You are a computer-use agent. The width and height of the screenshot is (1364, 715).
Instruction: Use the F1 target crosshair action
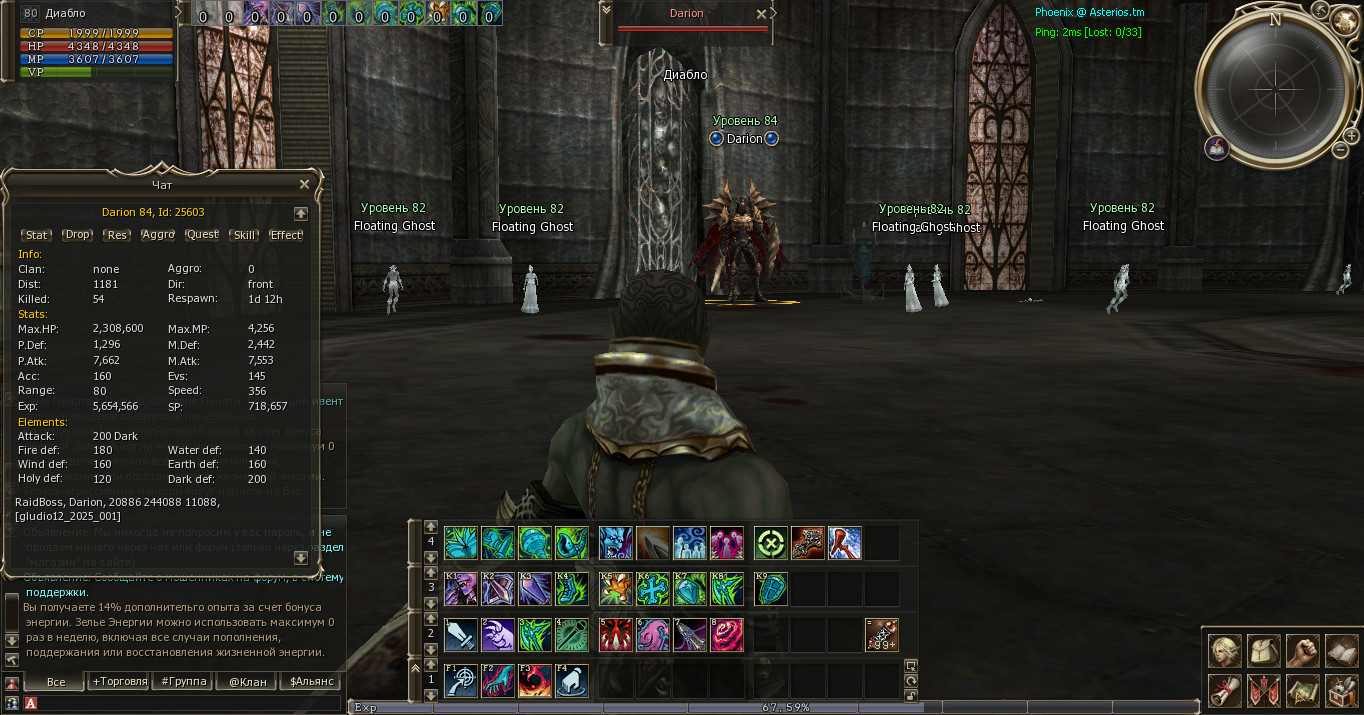(x=461, y=680)
